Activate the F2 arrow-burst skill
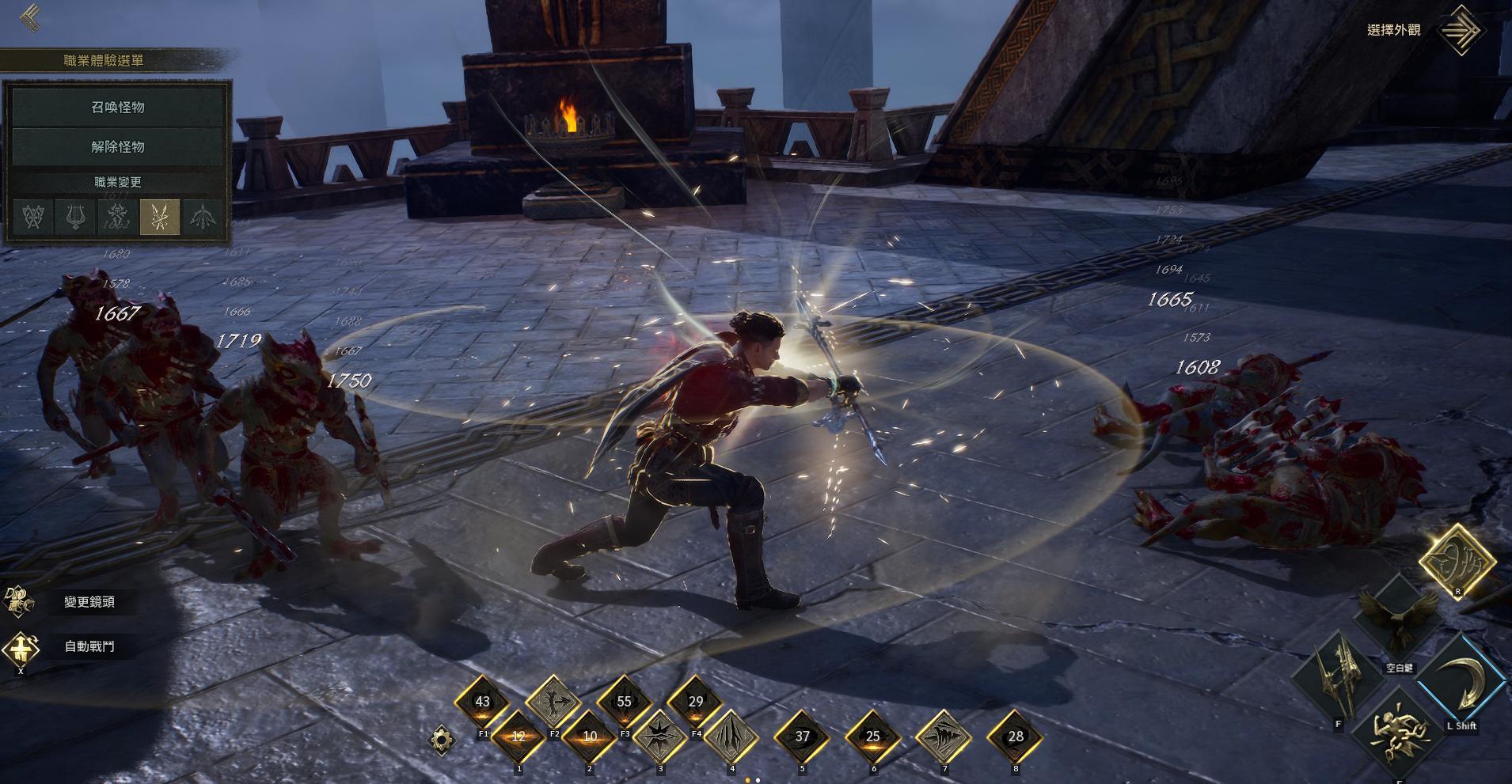This screenshot has width=1512, height=784. click(x=553, y=702)
